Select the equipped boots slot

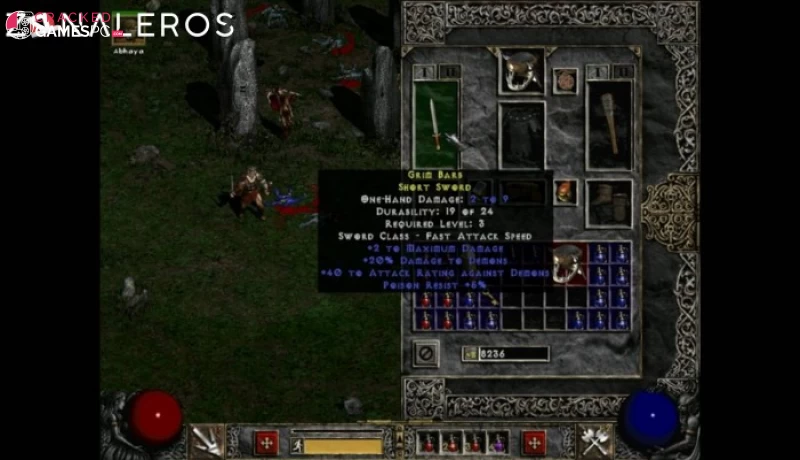click(x=609, y=203)
